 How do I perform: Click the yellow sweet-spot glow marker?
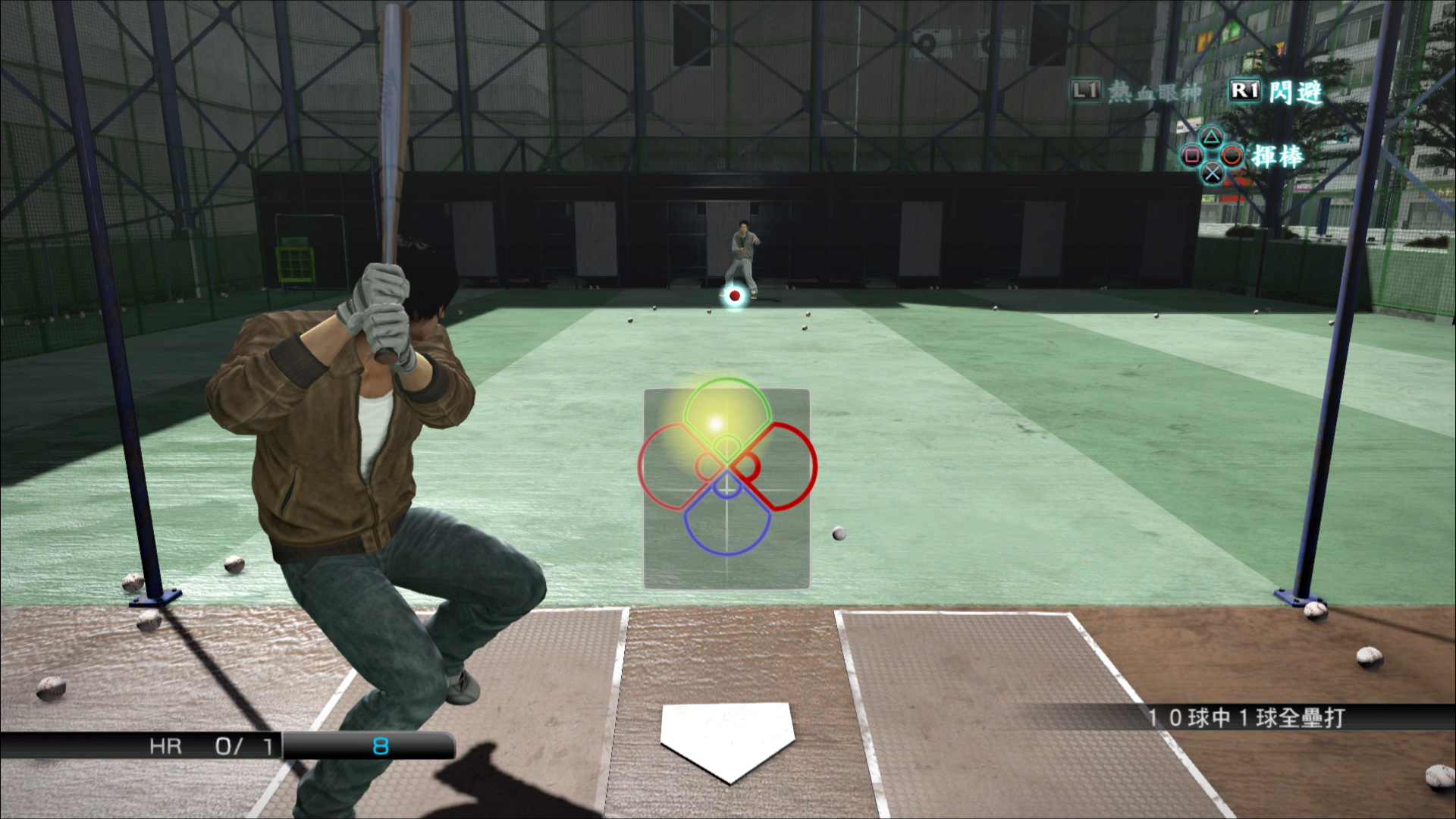(x=714, y=425)
